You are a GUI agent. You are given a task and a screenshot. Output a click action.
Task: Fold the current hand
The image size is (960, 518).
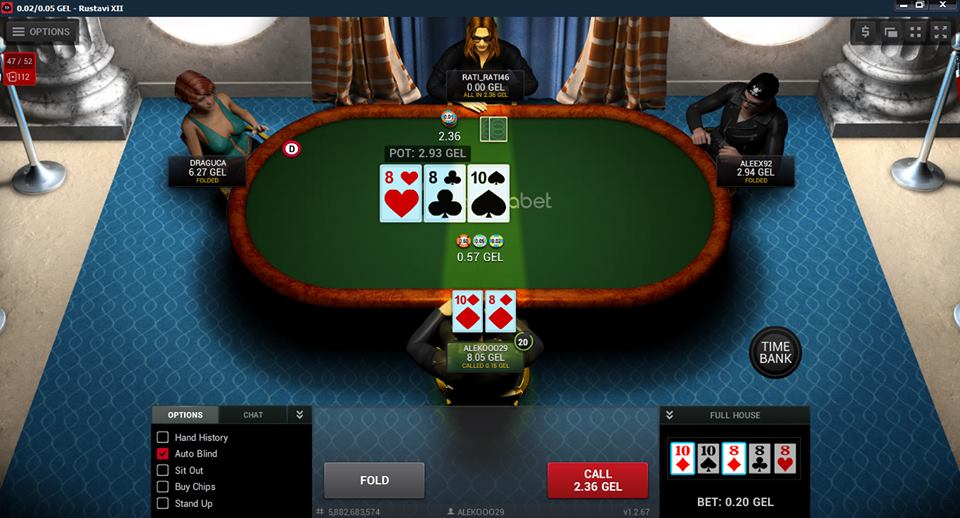click(x=374, y=480)
